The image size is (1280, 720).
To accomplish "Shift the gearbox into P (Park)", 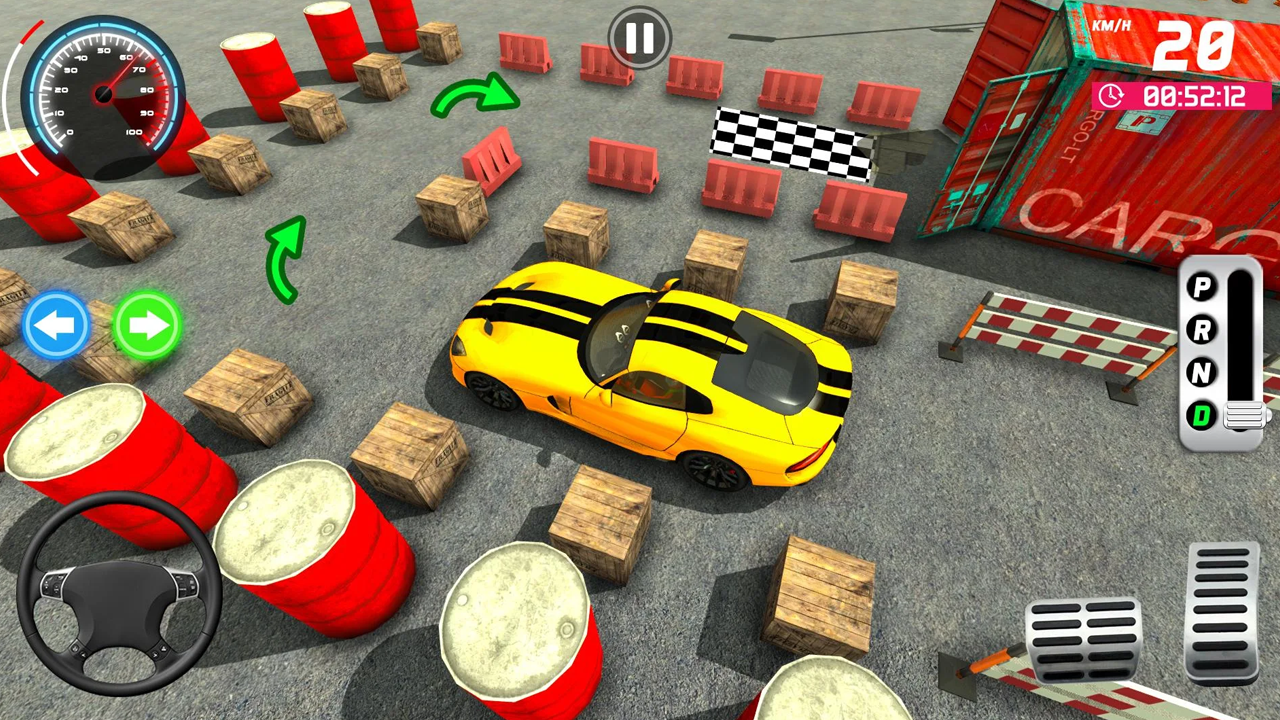I will pyautogui.click(x=1201, y=288).
